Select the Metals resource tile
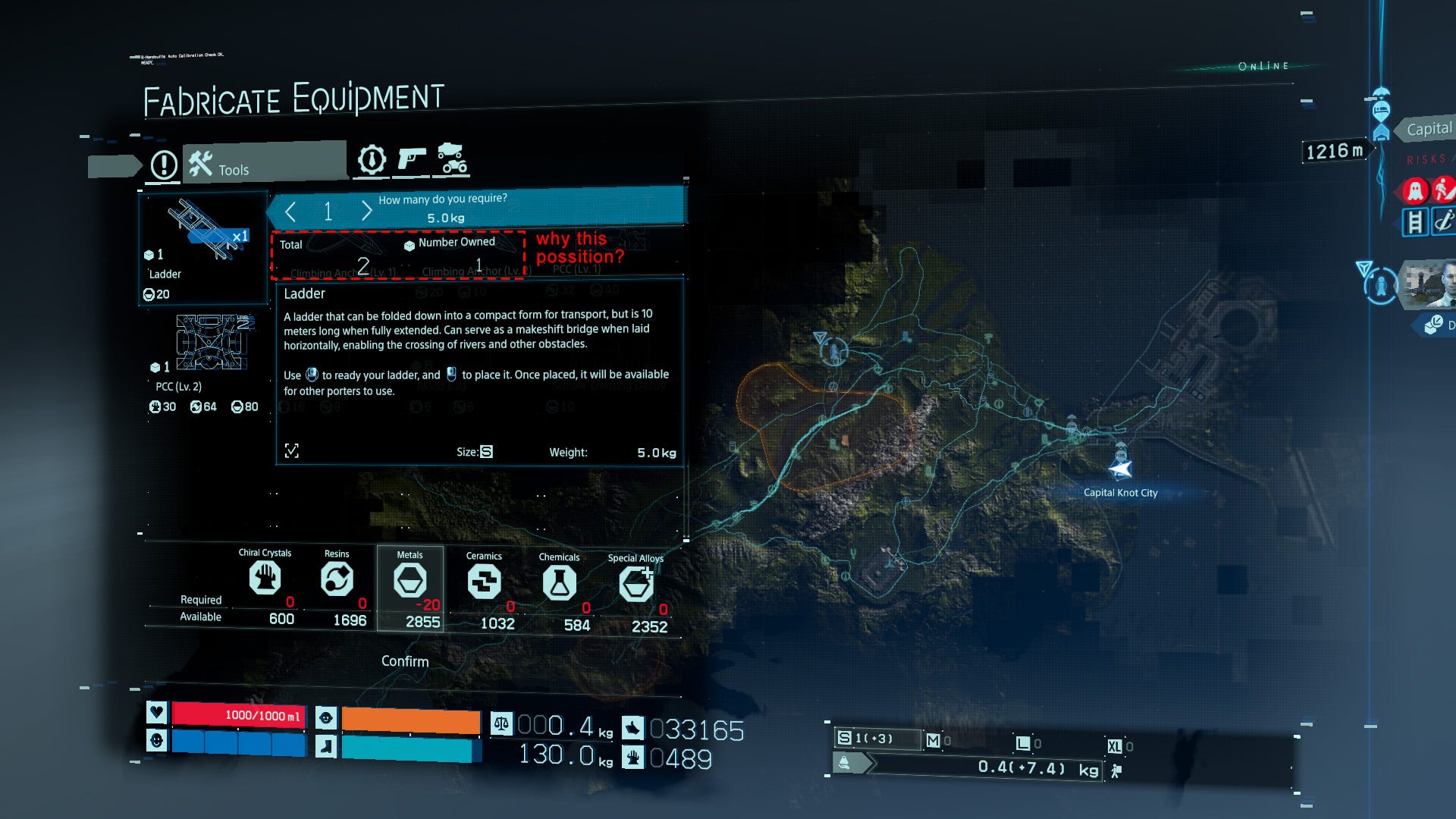This screenshot has height=819, width=1456. pos(410,588)
